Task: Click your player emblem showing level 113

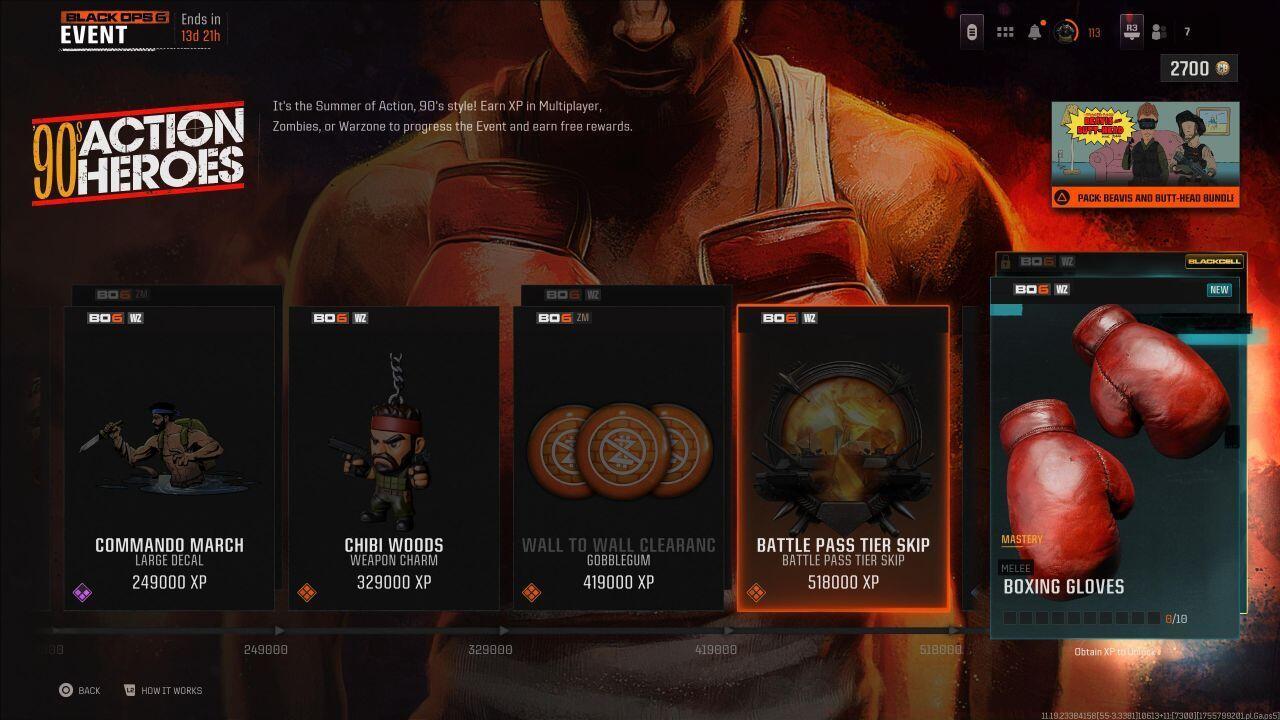Action: point(1065,31)
